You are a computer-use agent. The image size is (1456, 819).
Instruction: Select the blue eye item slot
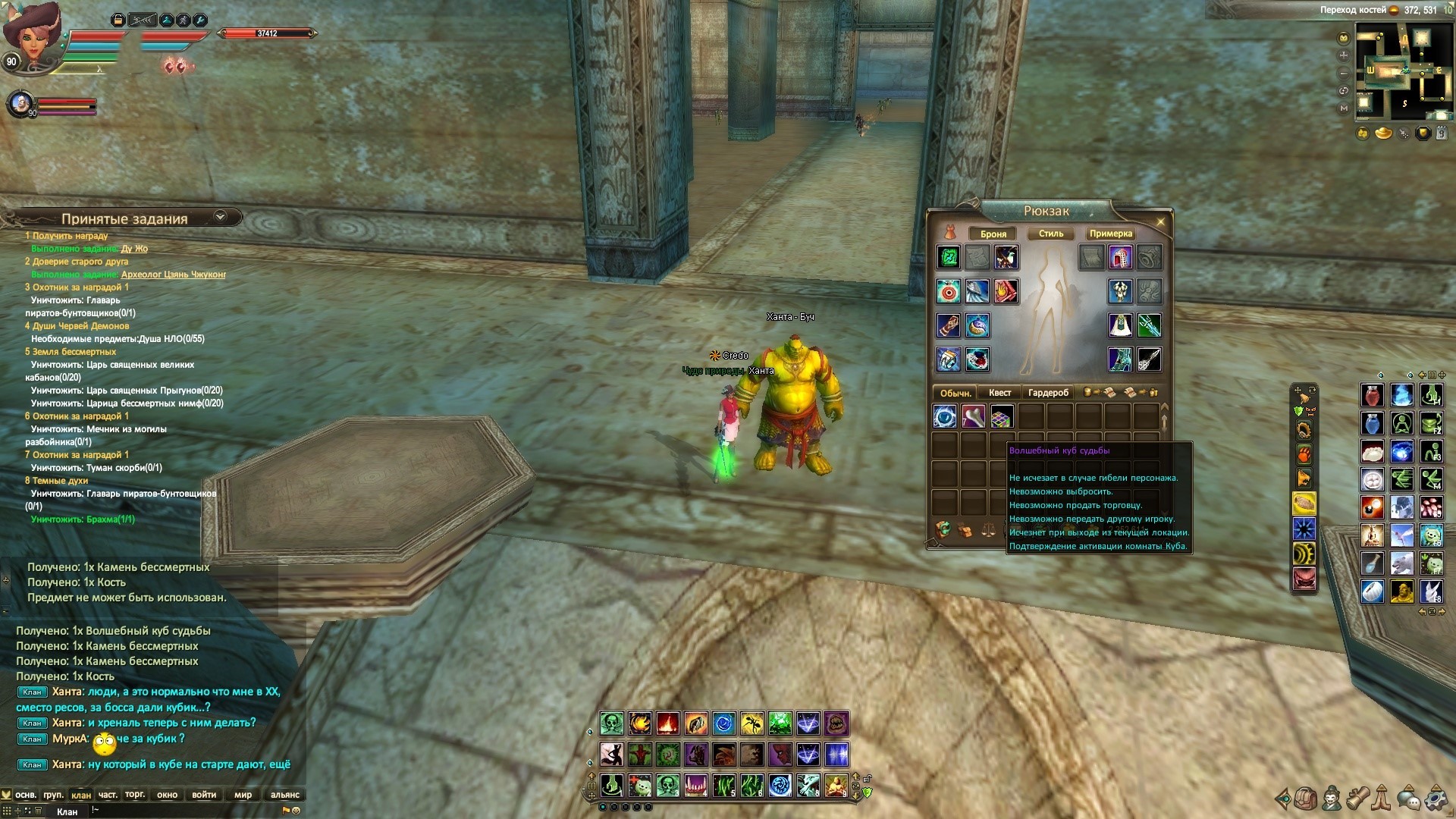[x=945, y=416]
